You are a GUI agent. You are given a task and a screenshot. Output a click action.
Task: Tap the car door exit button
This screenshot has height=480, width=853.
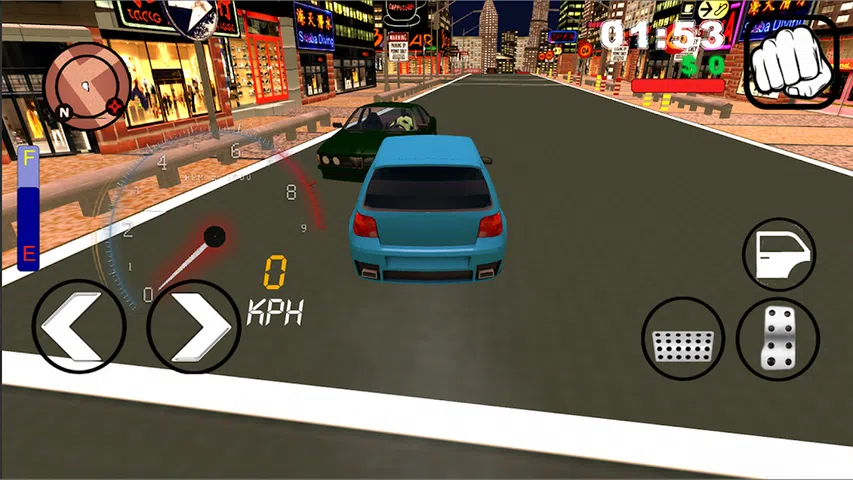click(x=780, y=255)
